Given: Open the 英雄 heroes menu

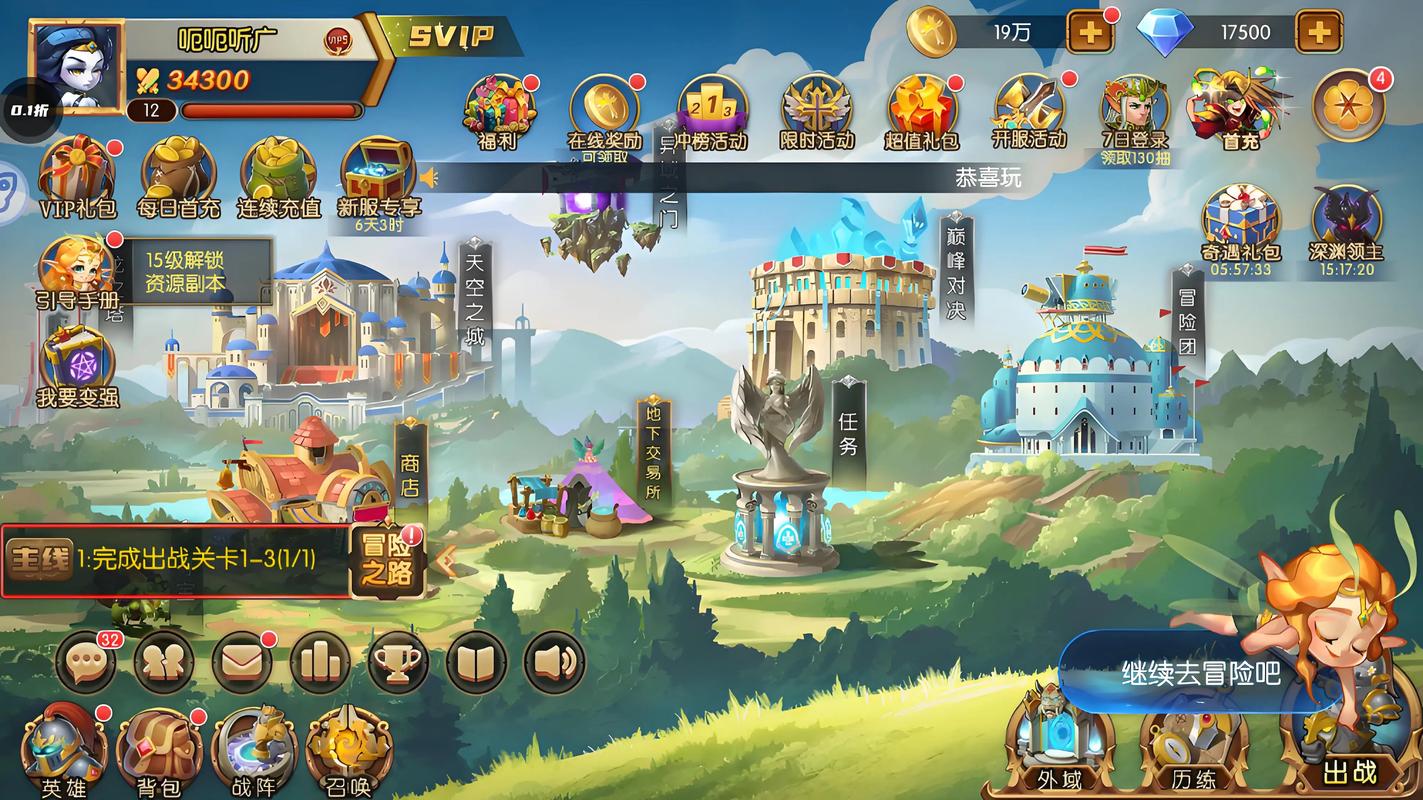Looking at the screenshot, I should pyautogui.click(x=64, y=750).
